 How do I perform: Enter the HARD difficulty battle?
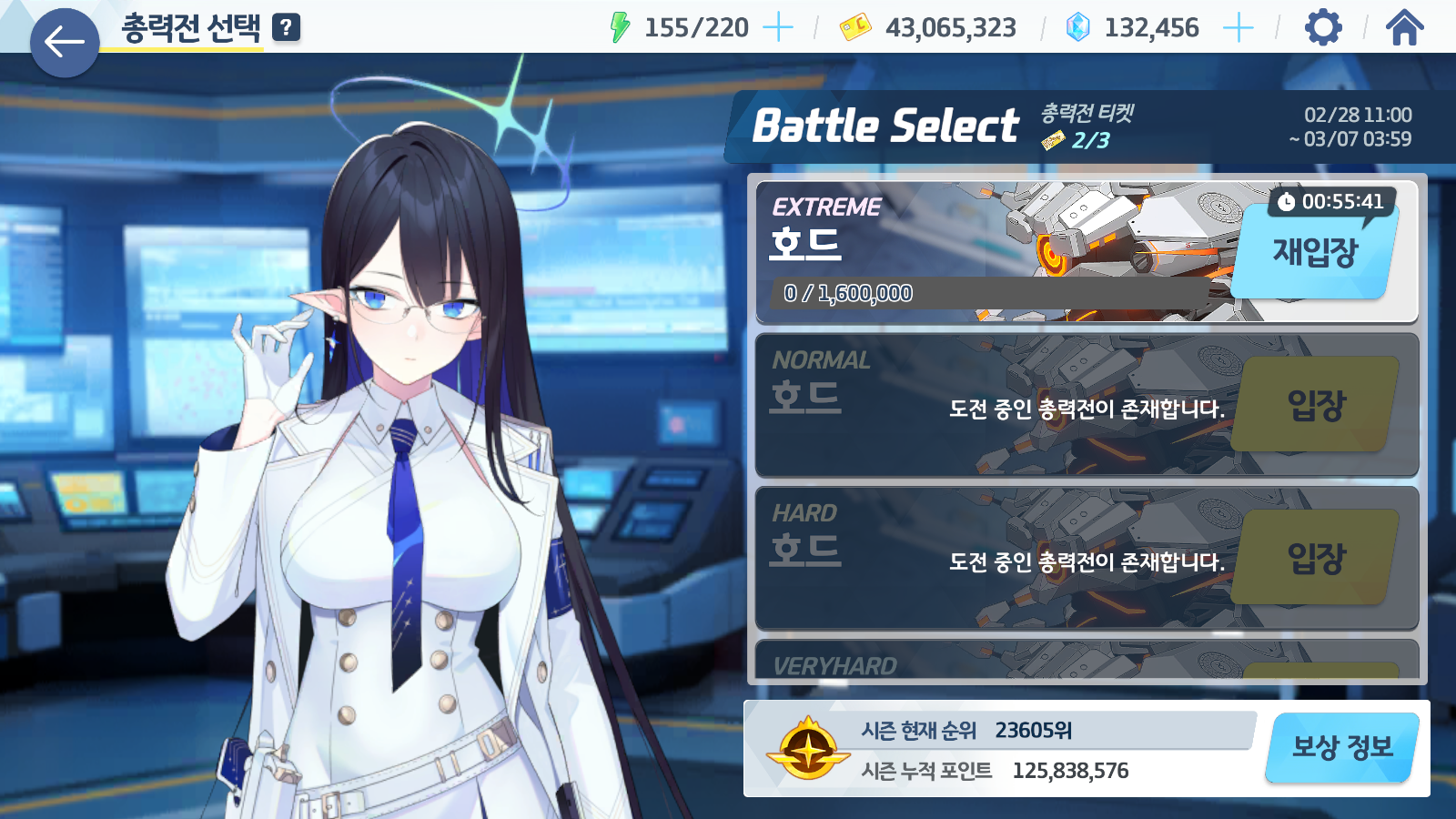[x=1316, y=558]
